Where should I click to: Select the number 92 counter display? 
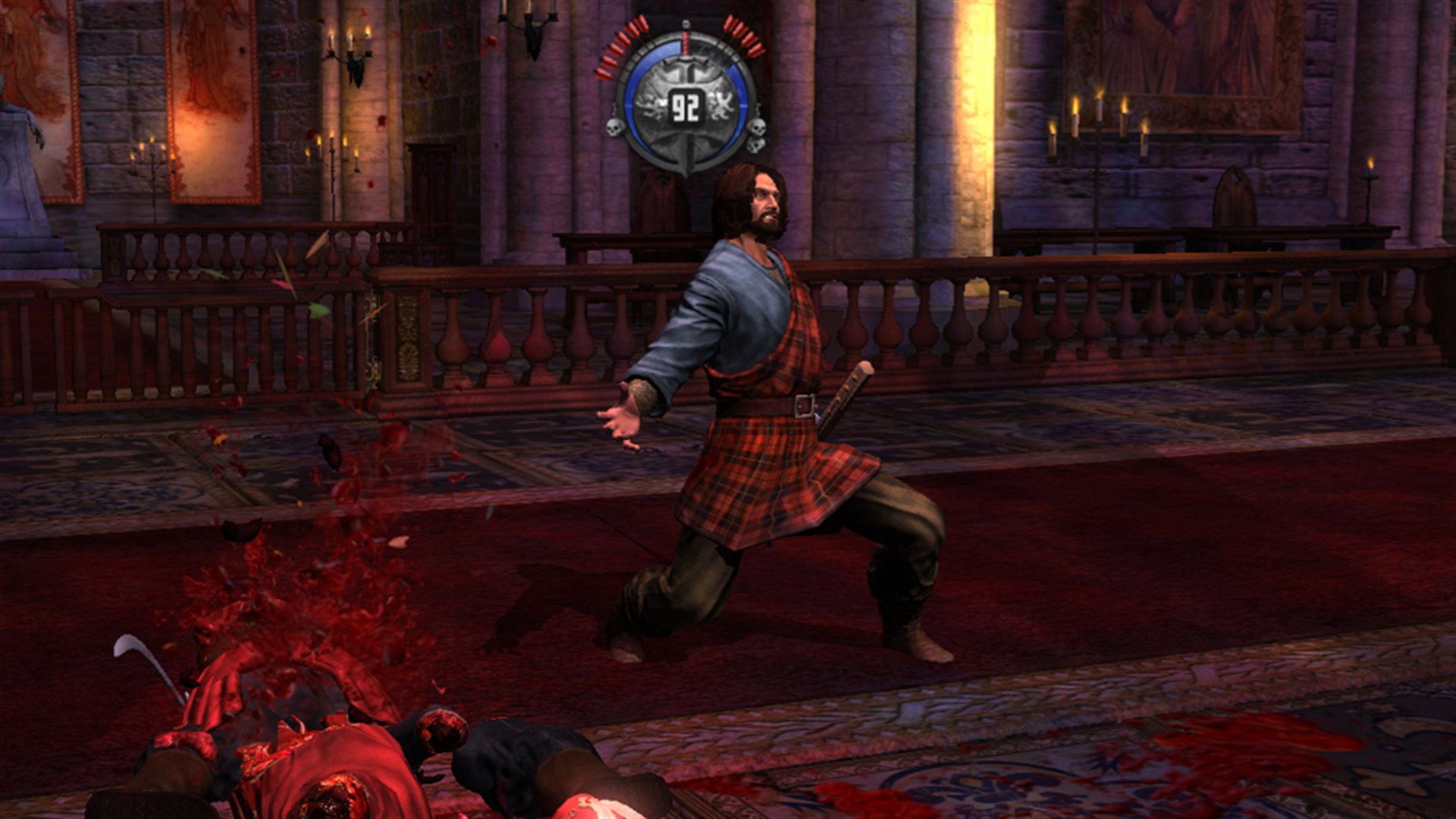(x=685, y=105)
